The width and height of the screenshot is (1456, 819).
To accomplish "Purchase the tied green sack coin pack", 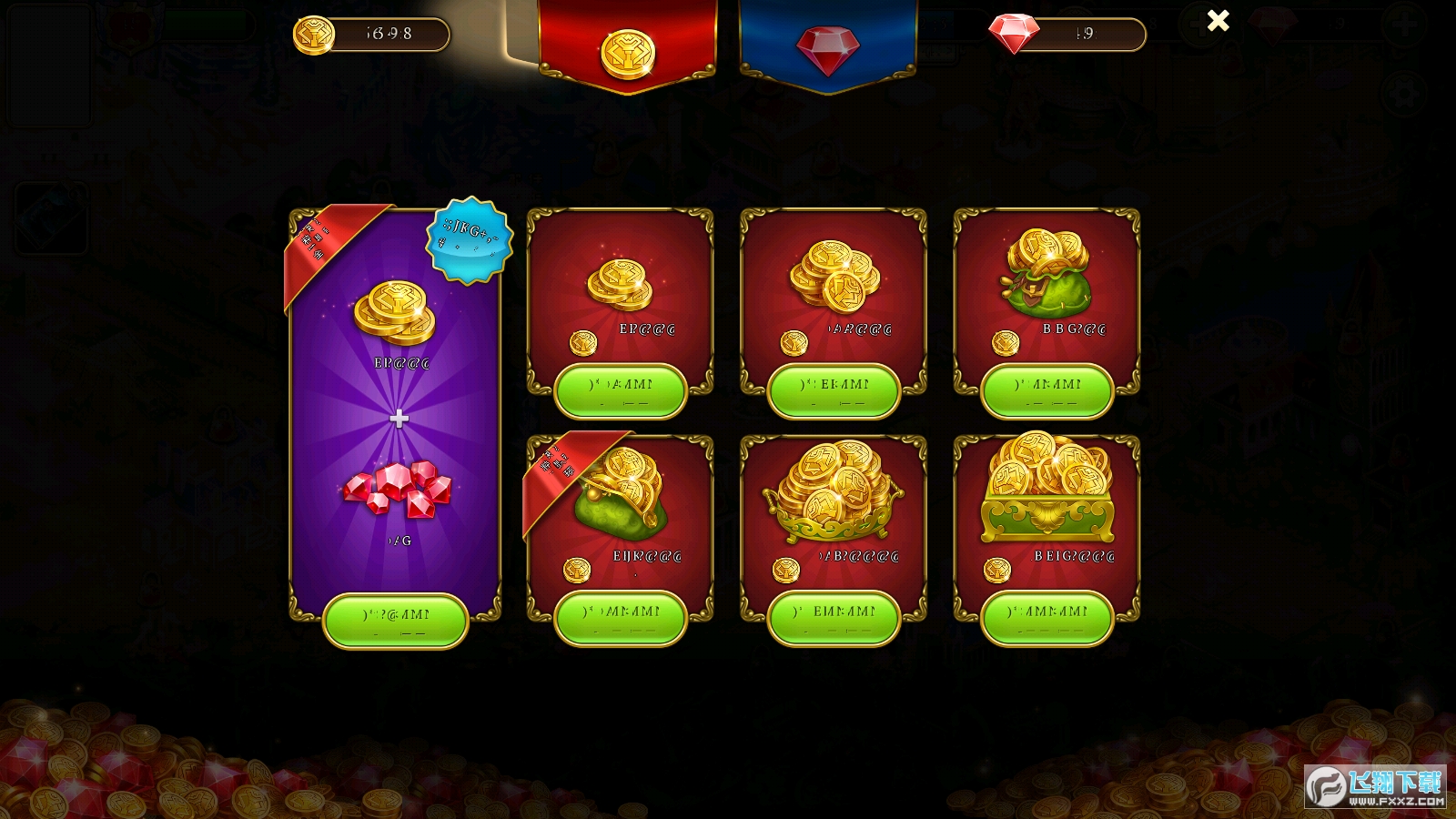I will (1047, 391).
